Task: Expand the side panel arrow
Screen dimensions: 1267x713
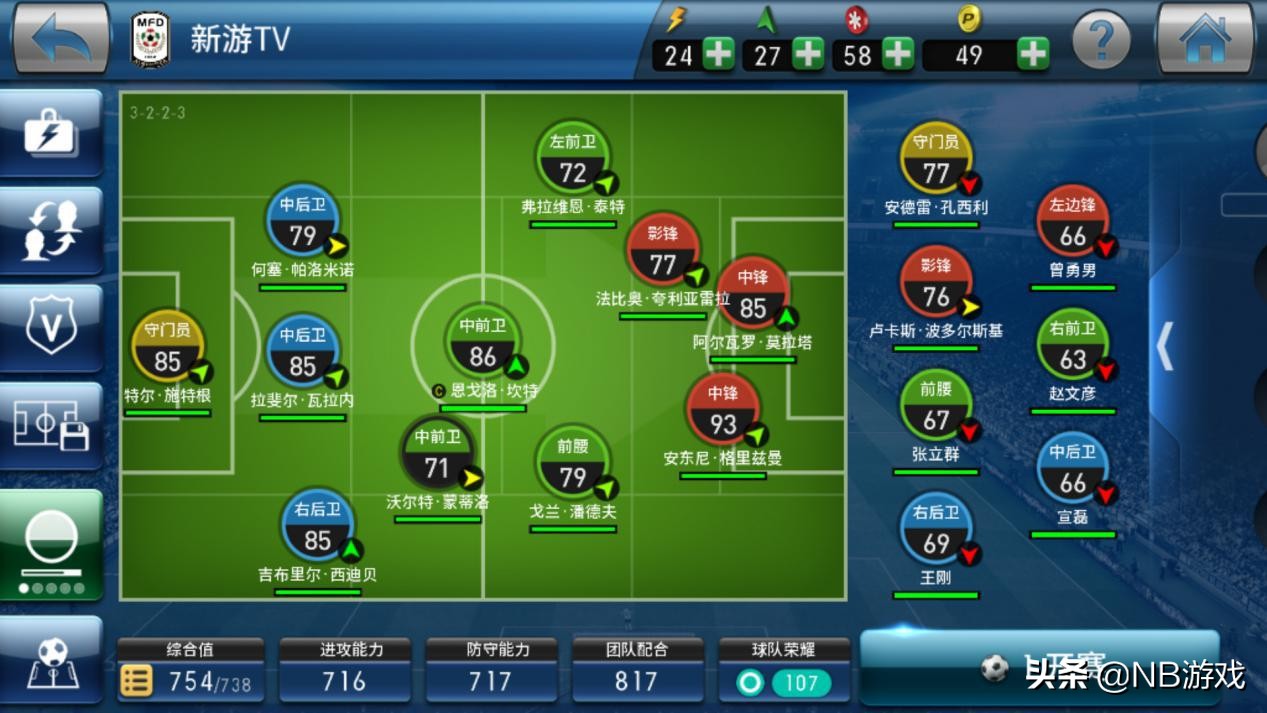Action: pos(1165,347)
